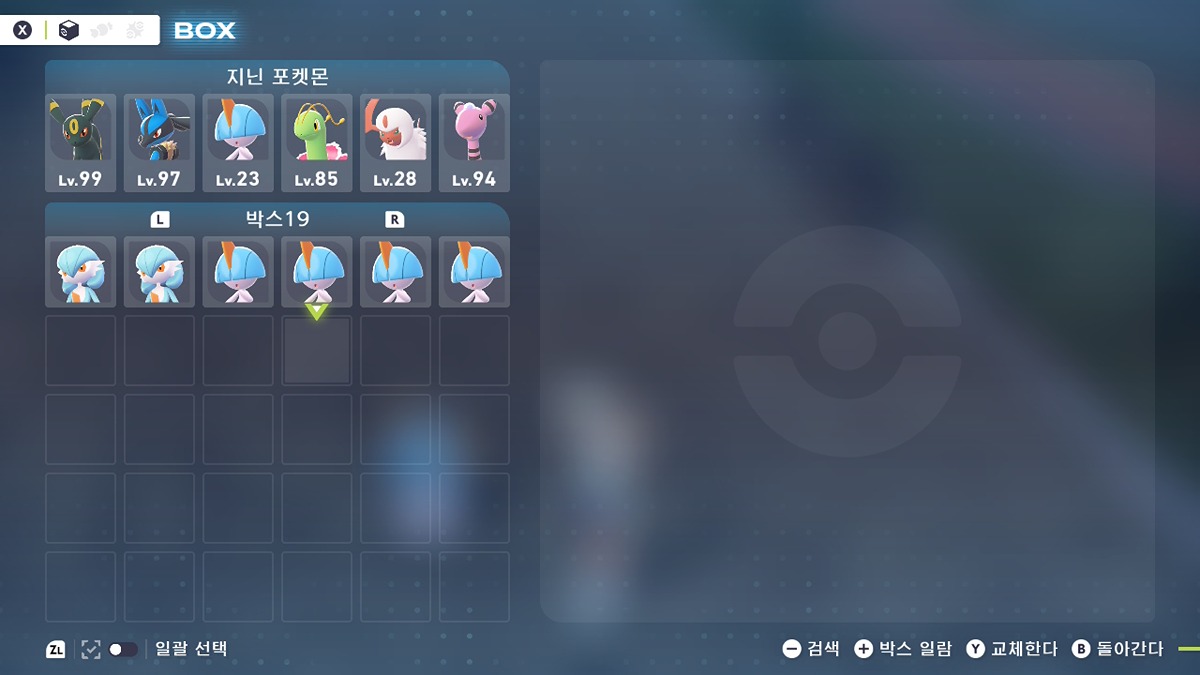This screenshot has width=1200, height=675.
Task: Select the Lv.97 Lucario party slot
Action: [x=159, y=142]
